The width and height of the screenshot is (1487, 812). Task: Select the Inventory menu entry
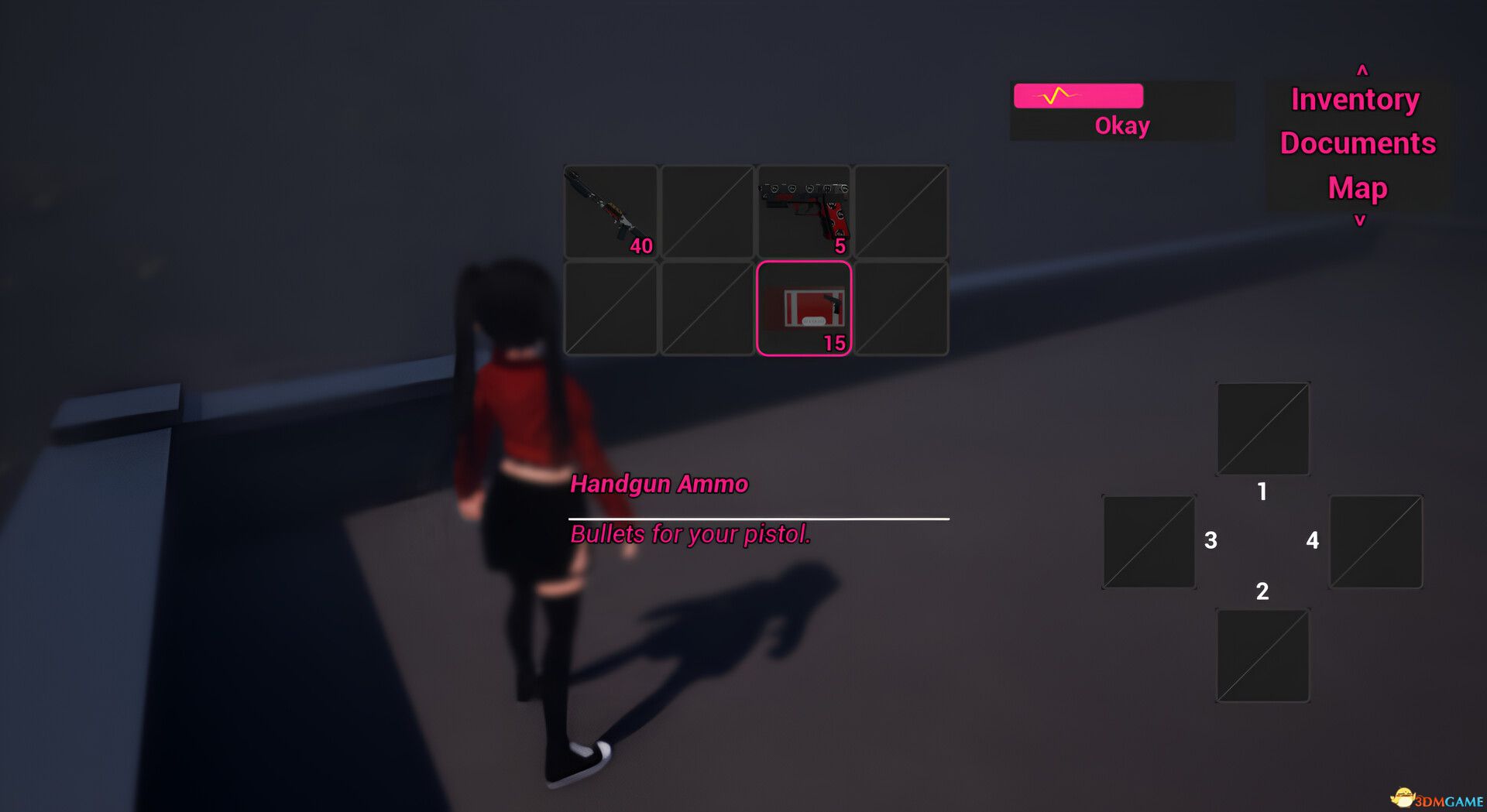point(1355,99)
